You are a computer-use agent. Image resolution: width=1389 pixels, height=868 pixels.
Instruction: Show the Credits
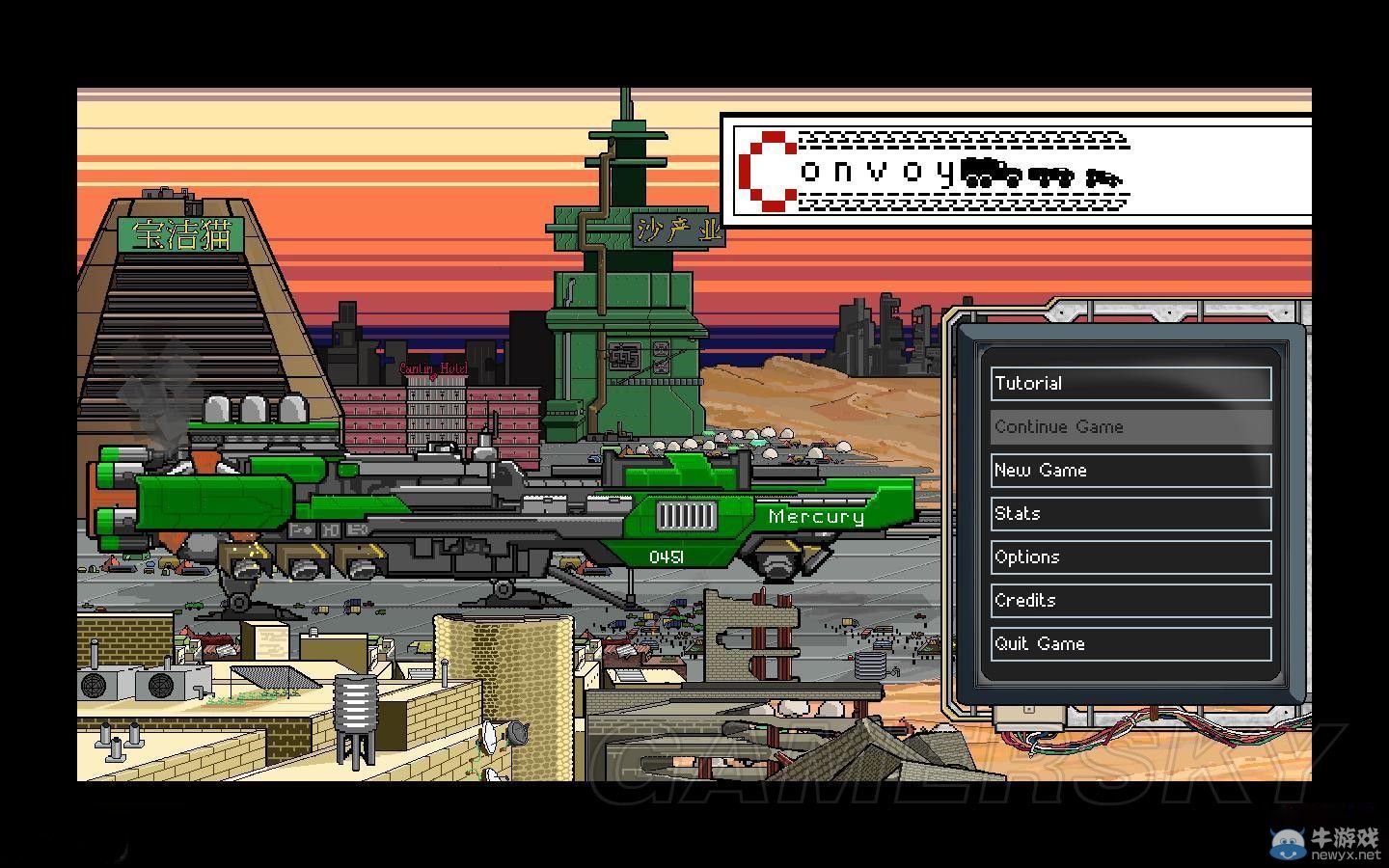(x=1130, y=601)
